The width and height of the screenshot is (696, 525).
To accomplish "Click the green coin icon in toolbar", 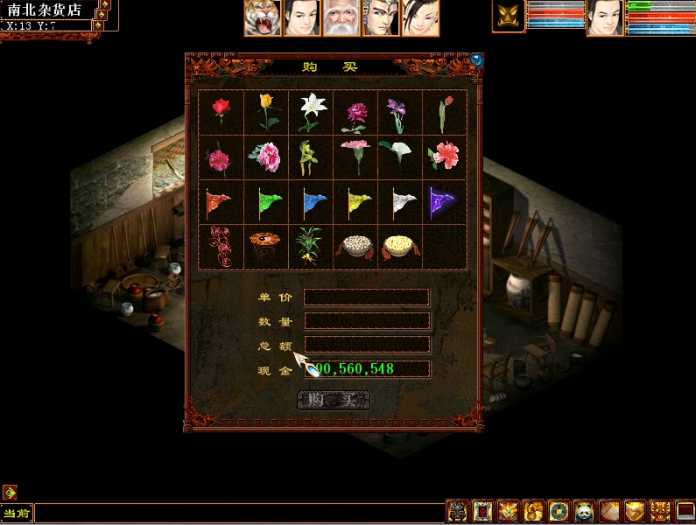I will [x=558, y=511].
